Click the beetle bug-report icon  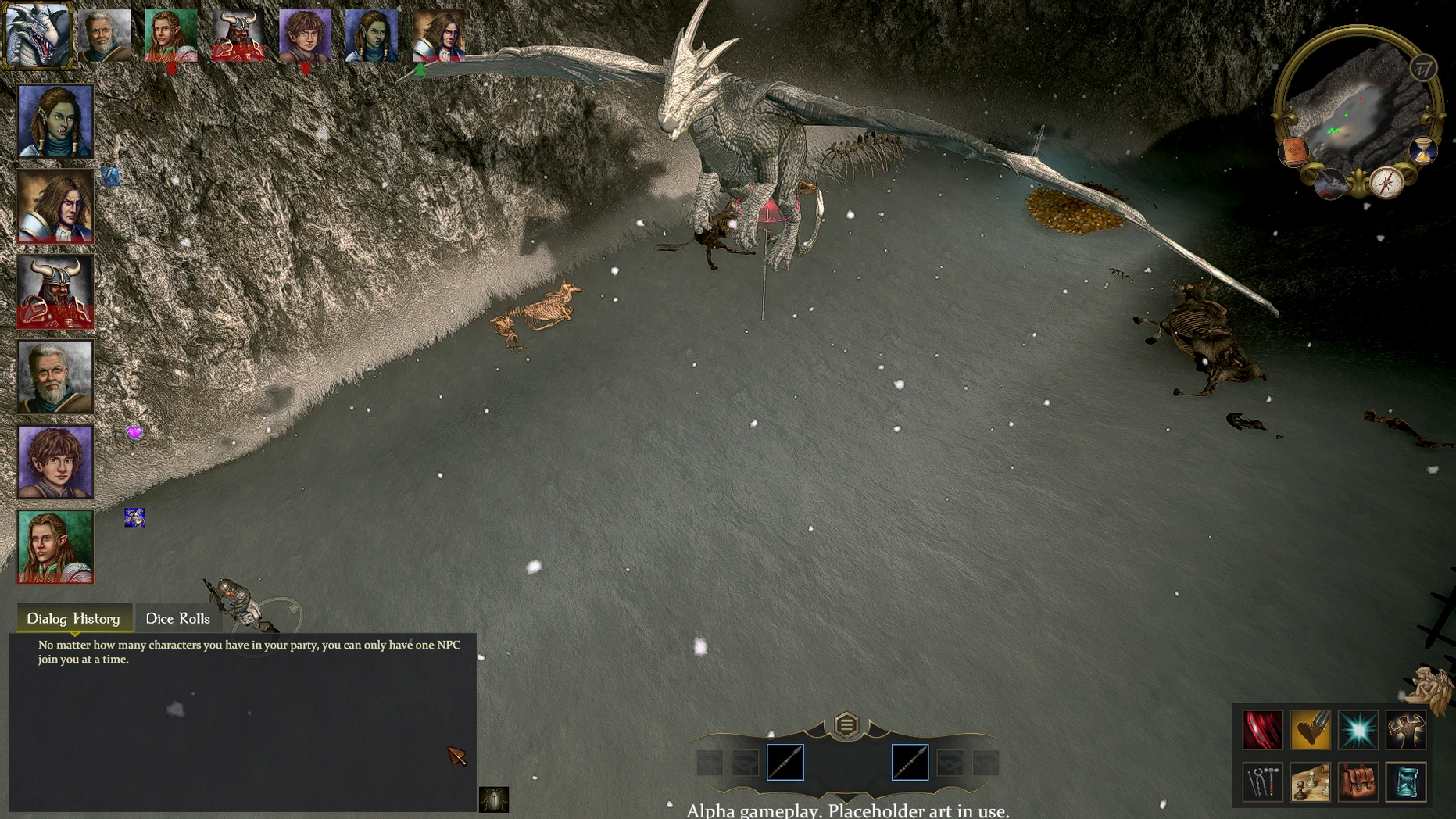click(x=493, y=799)
